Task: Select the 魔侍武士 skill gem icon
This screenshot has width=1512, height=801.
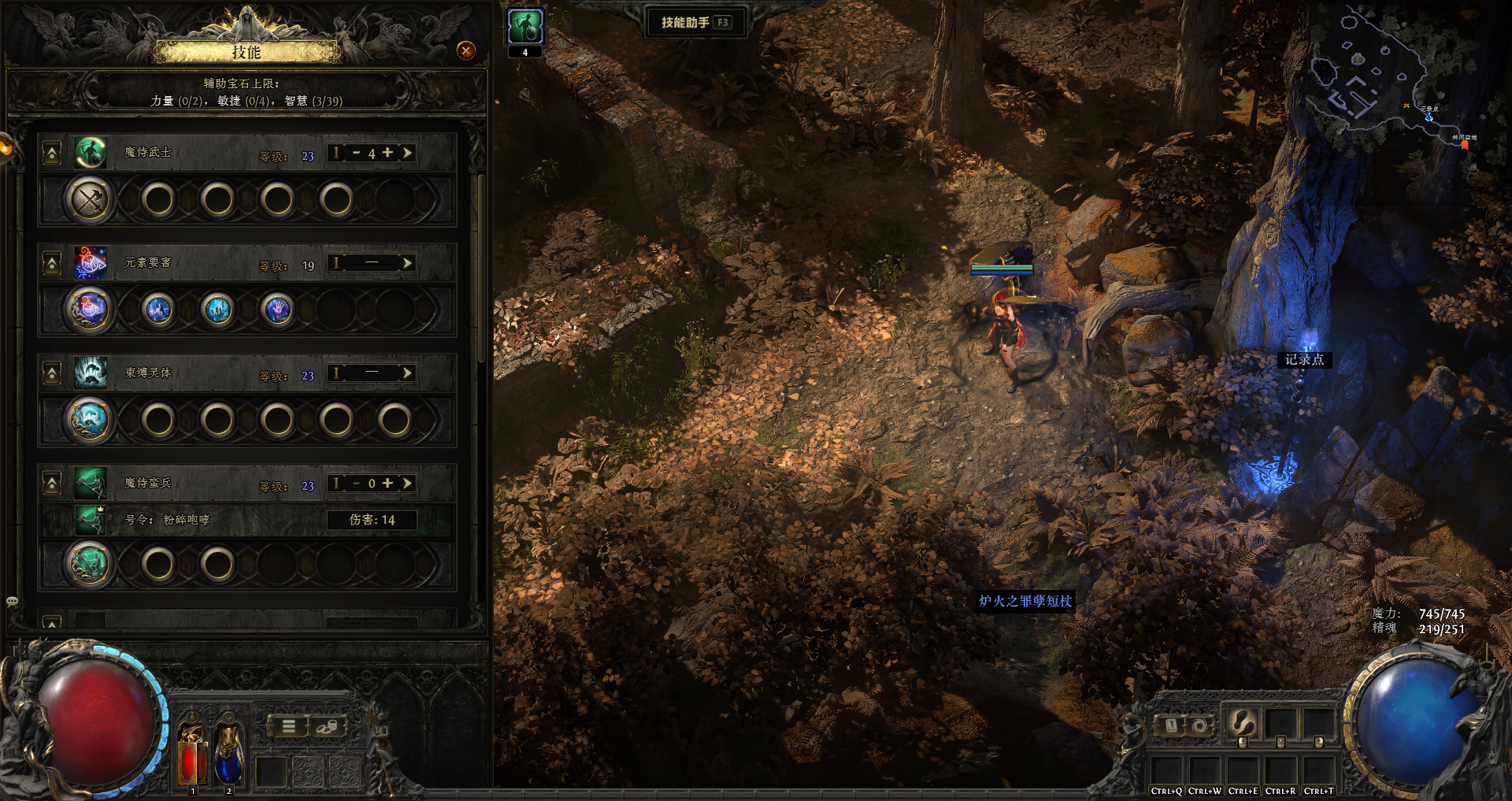Action: pos(91,153)
